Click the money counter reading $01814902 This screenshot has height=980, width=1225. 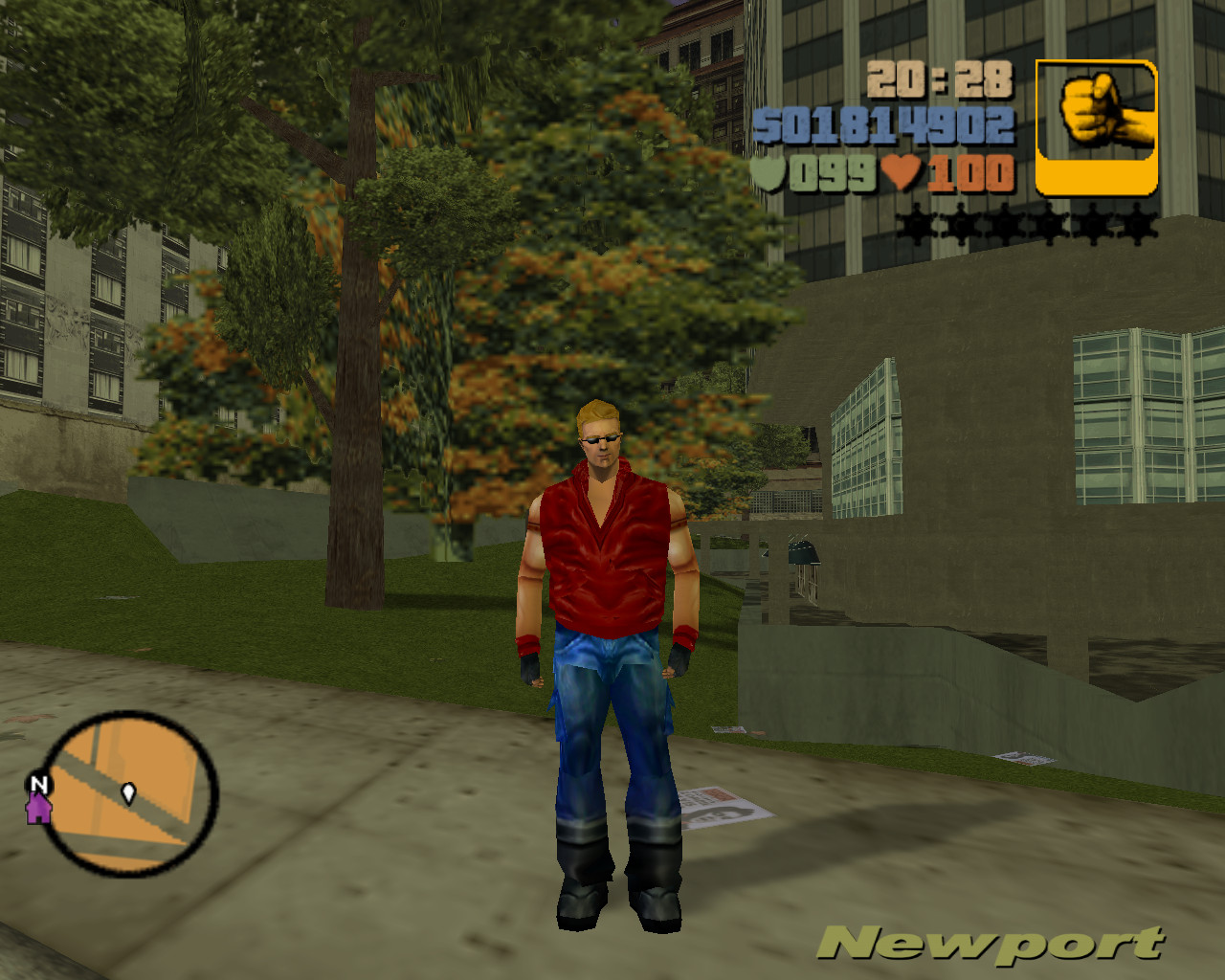pos(885,124)
